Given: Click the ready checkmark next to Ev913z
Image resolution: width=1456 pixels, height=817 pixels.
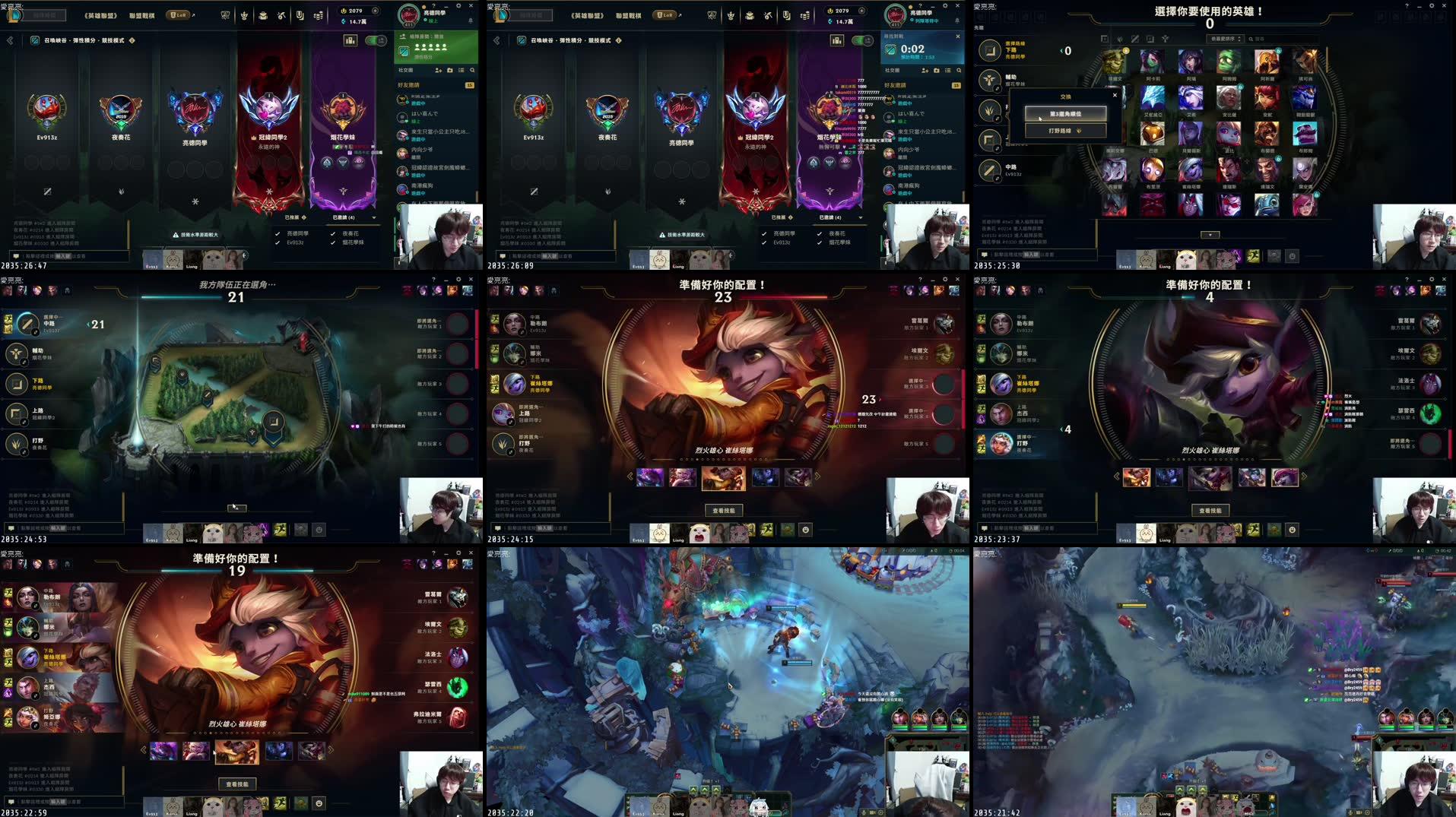Looking at the screenshot, I should coord(278,243).
